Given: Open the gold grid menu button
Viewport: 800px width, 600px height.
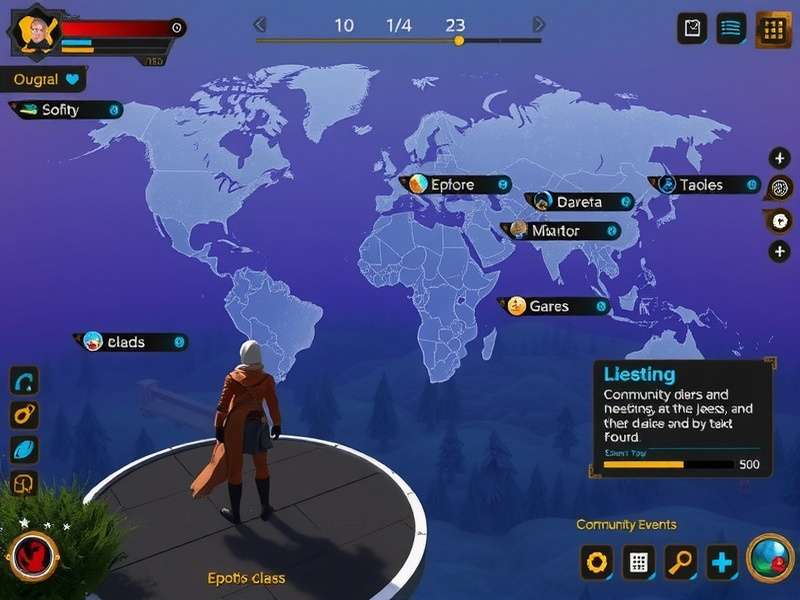Looking at the screenshot, I should [x=773, y=29].
